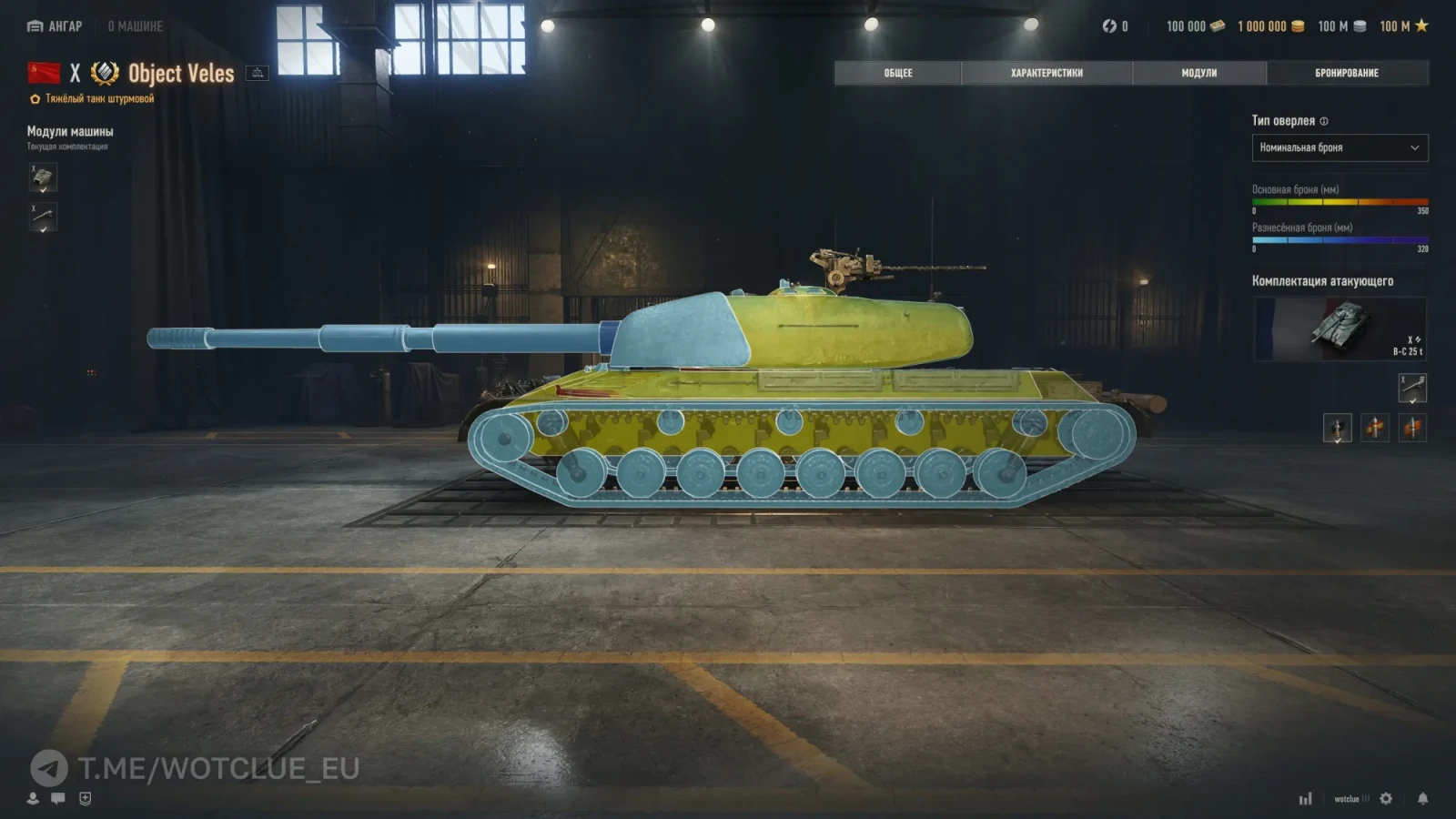
Task: Toggle the checked gun module in Модули машины
Action: 42,218
